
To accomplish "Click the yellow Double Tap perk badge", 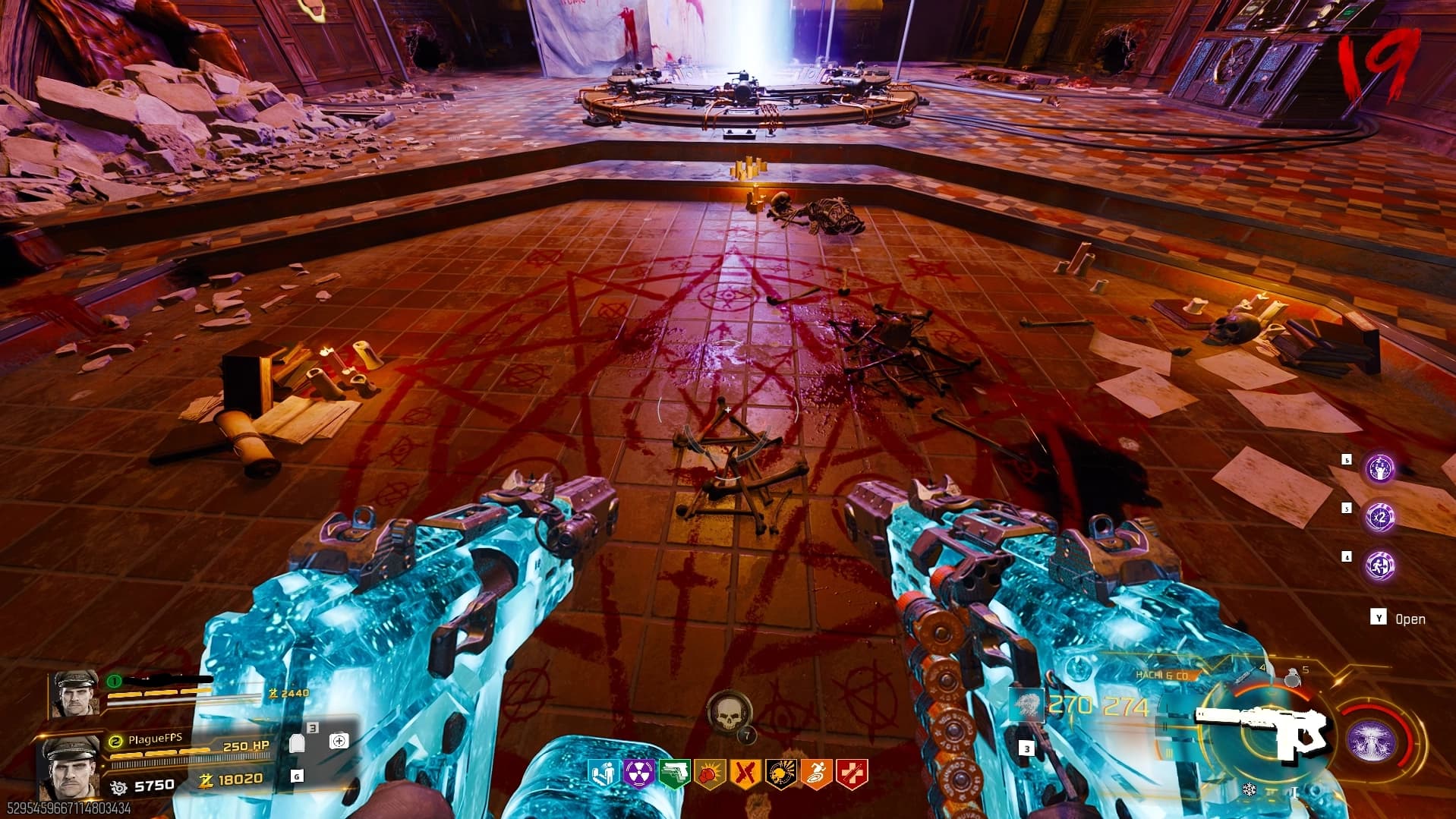I will [x=745, y=773].
